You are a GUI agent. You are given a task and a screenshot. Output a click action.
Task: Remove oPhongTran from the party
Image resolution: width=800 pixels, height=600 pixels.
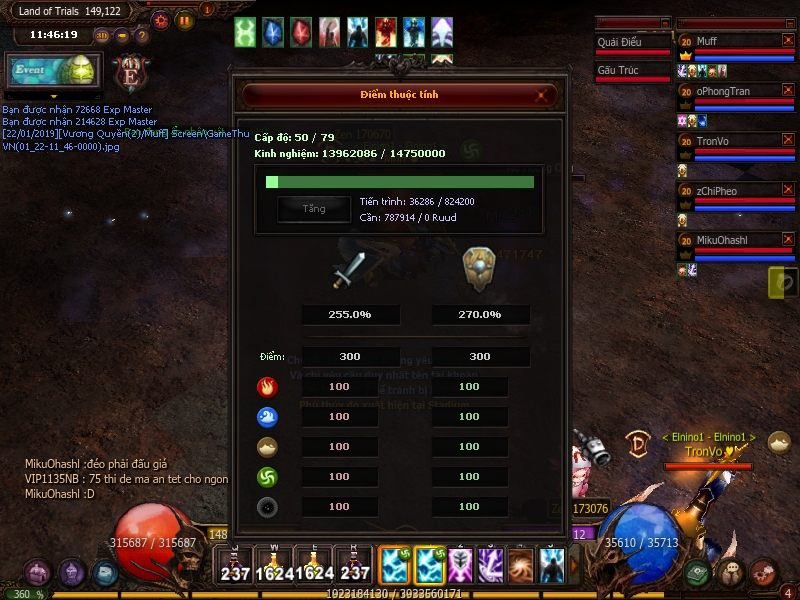pos(787,91)
